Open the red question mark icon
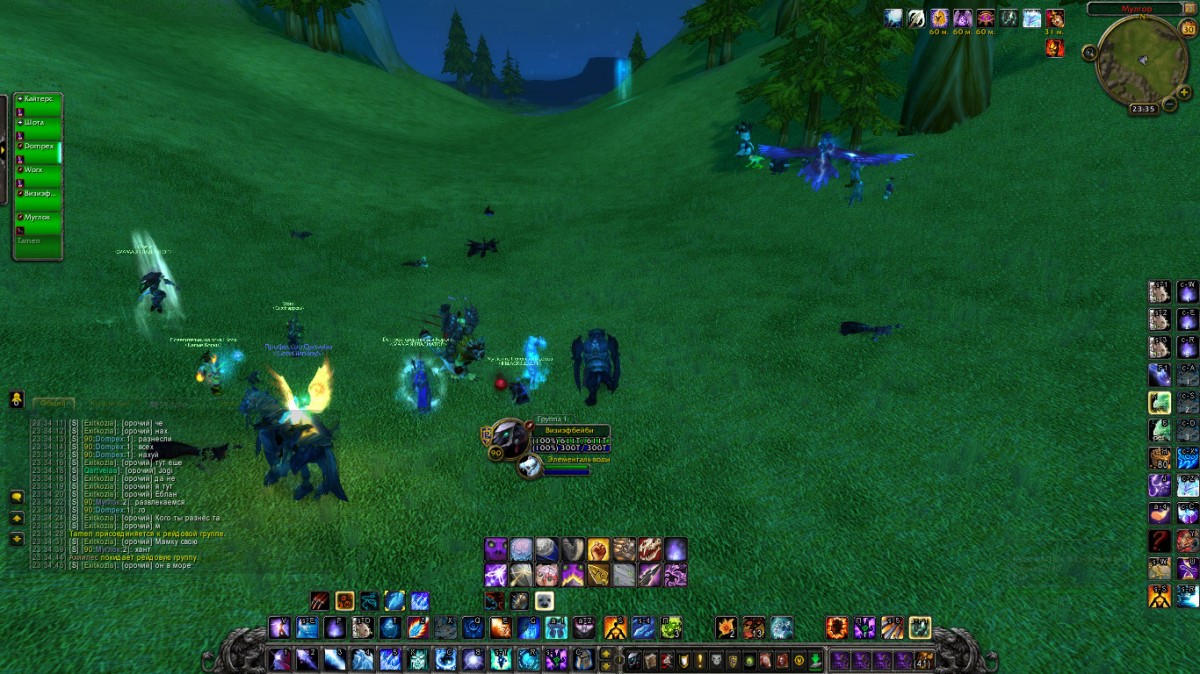Viewport: 1200px width, 674px height. coord(1159,541)
